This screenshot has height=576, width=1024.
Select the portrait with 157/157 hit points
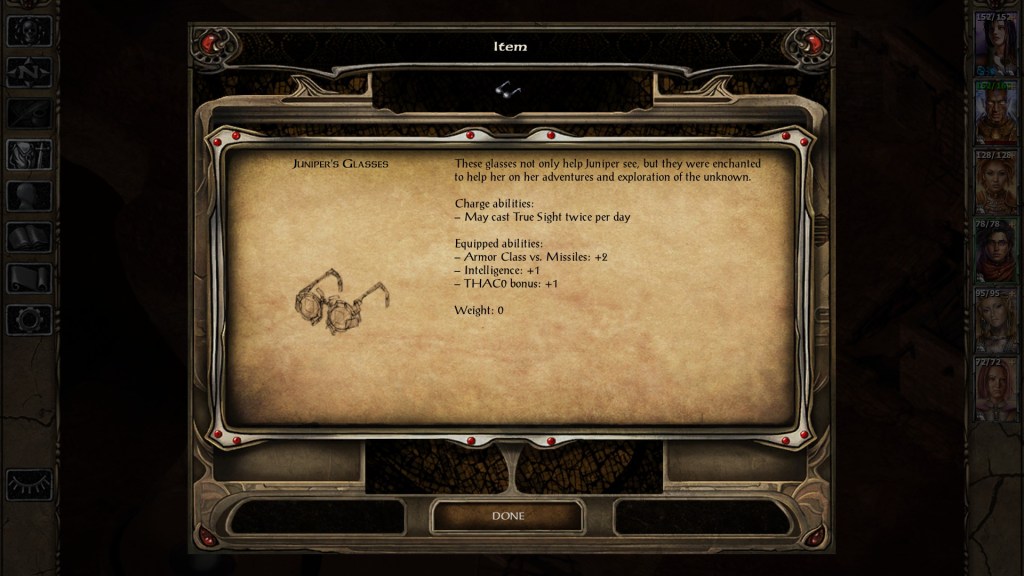point(995,46)
